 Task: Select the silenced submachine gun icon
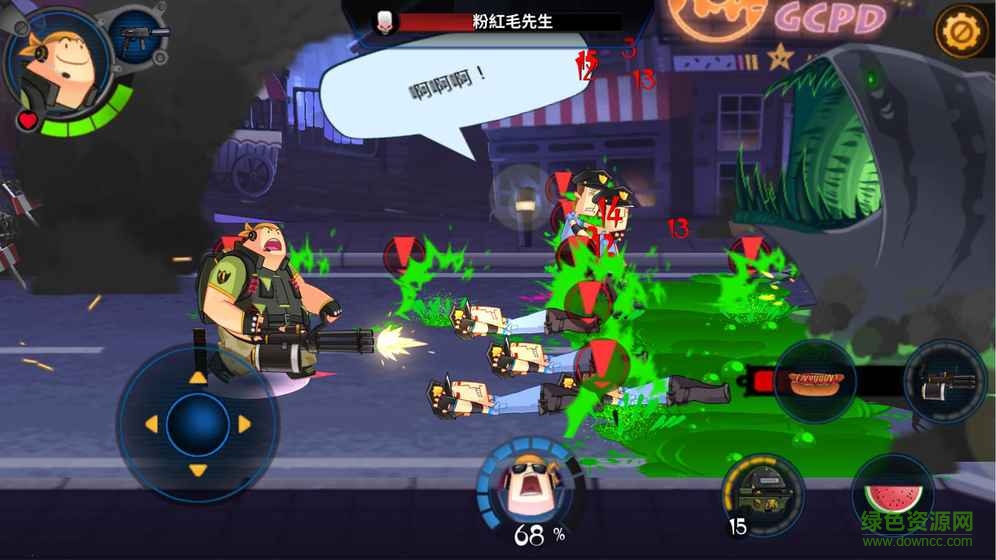pos(137,37)
